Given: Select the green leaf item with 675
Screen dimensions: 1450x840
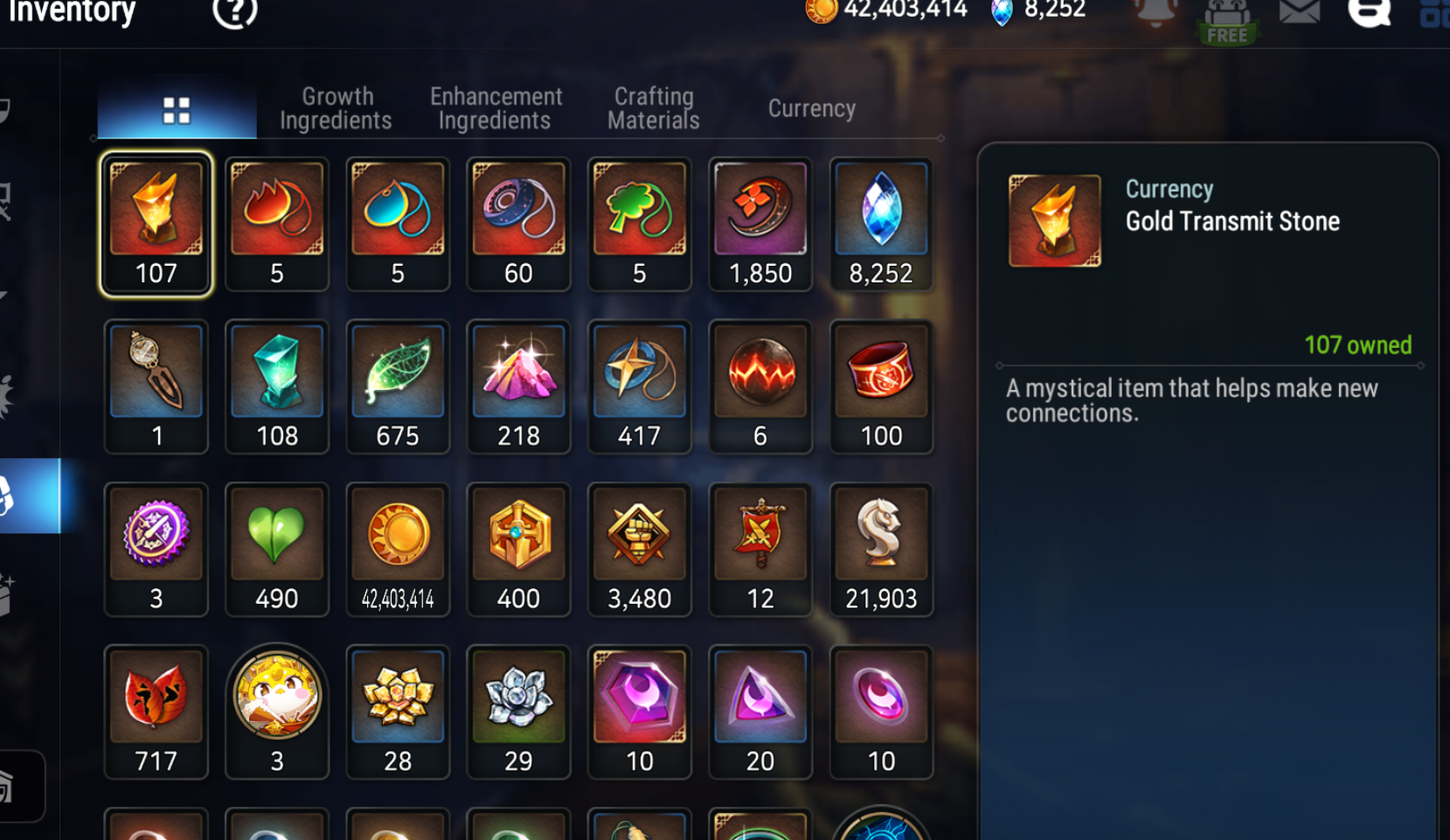Looking at the screenshot, I should click(x=398, y=386).
